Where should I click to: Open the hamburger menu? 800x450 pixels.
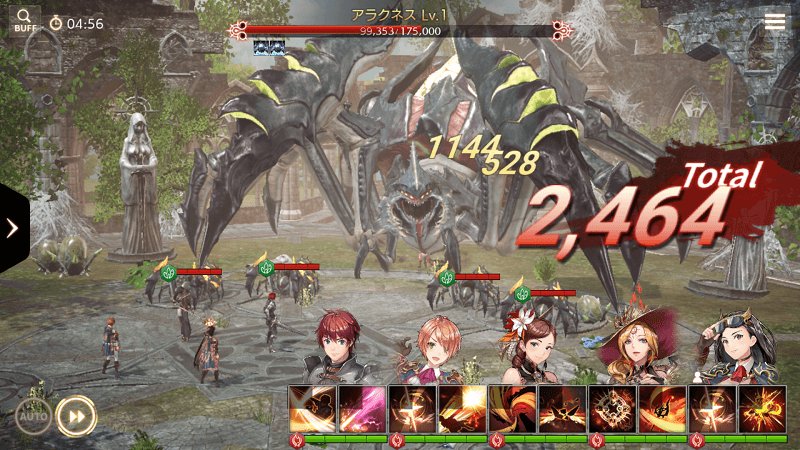775,22
